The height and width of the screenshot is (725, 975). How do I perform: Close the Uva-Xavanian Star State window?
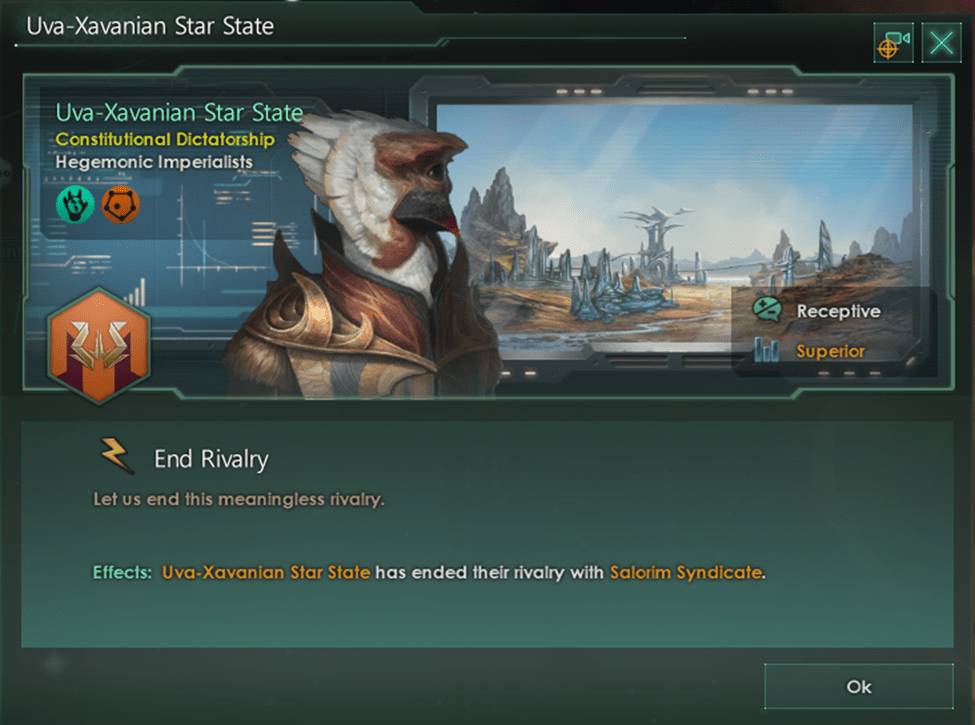pos(941,43)
